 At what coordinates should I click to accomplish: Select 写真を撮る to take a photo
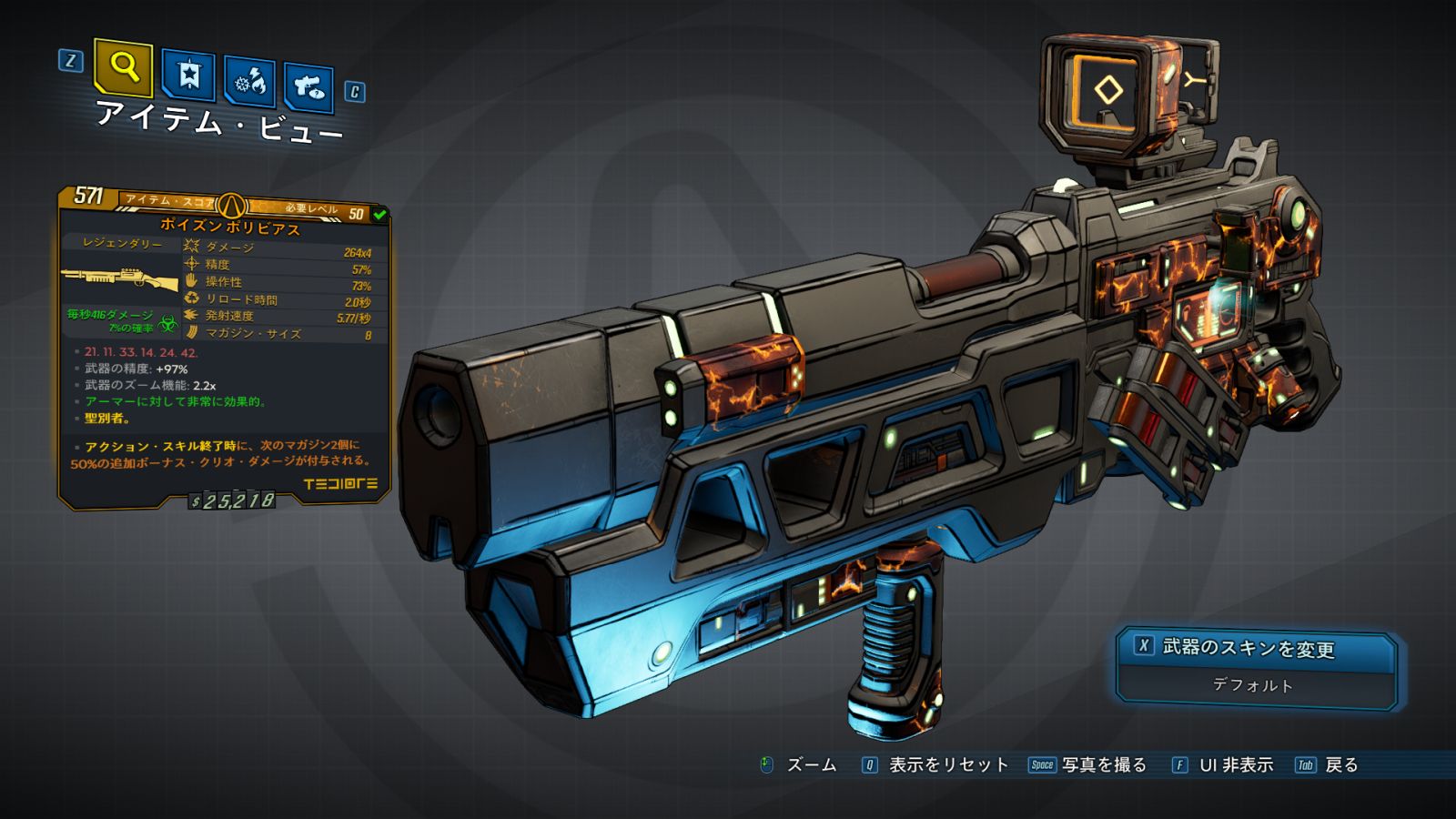1103,765
